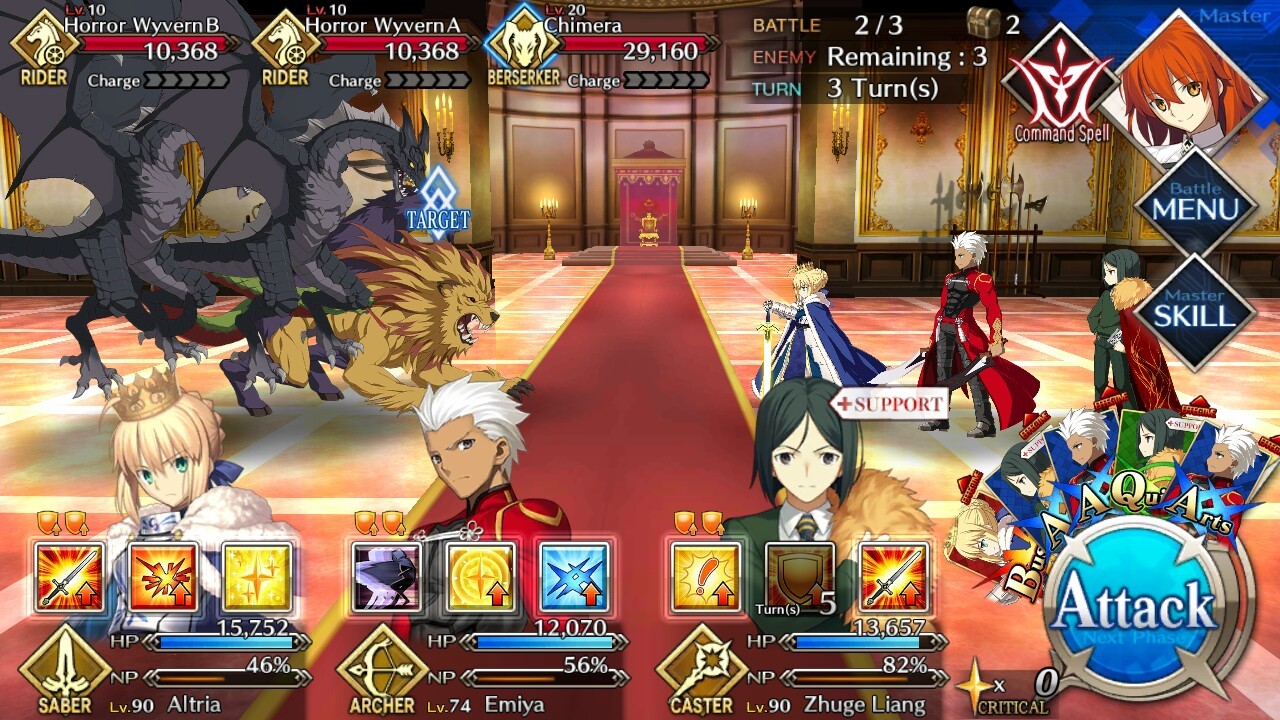Use Zhuge Liang's sword attack-up skill
Image resolution: width=1280 pixels, height=720 pixels.
pyautogui.click(x=894, y=577)
